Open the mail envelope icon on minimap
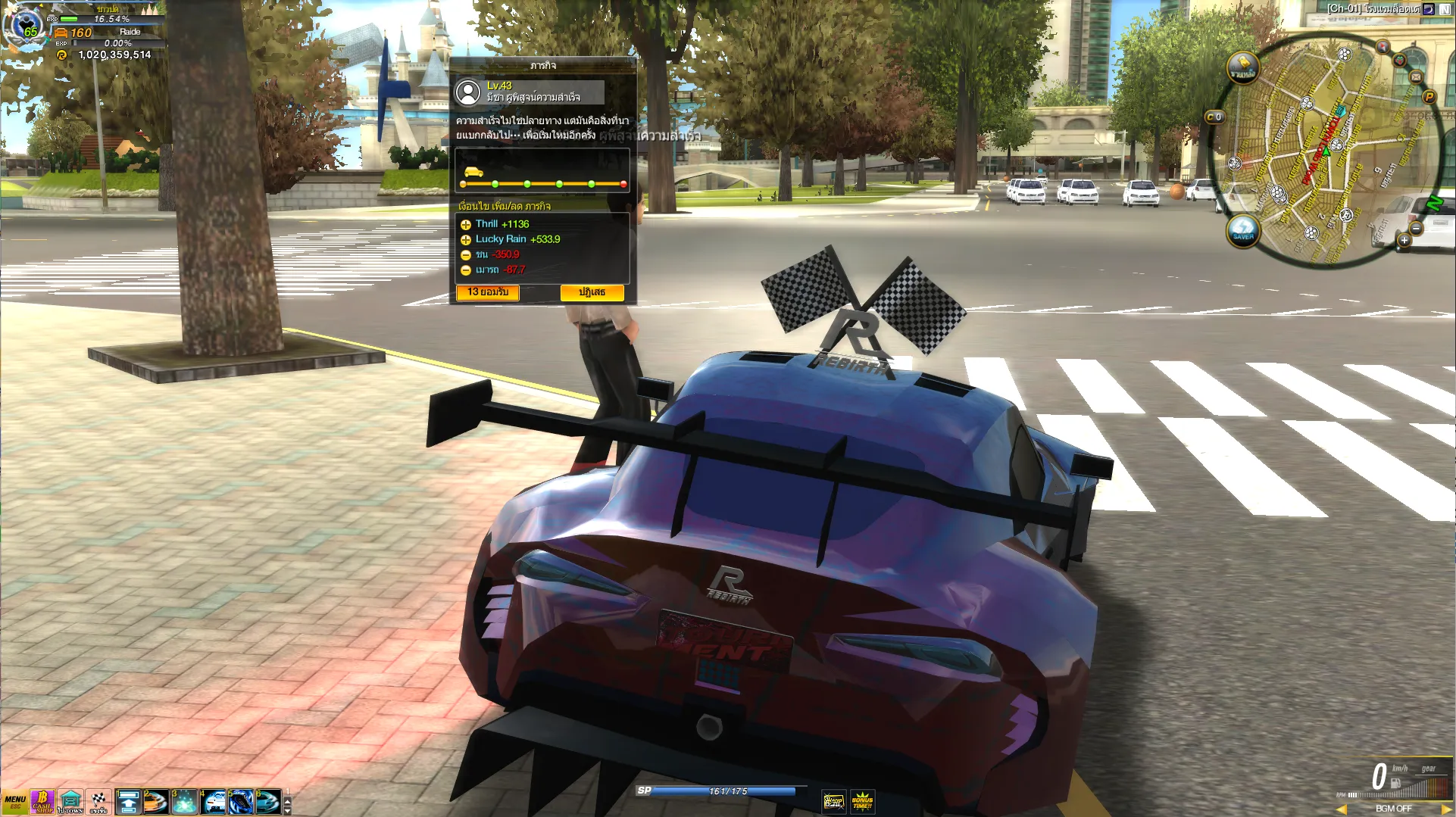Screen dimensions: 1456x817 click(1415, 76)
